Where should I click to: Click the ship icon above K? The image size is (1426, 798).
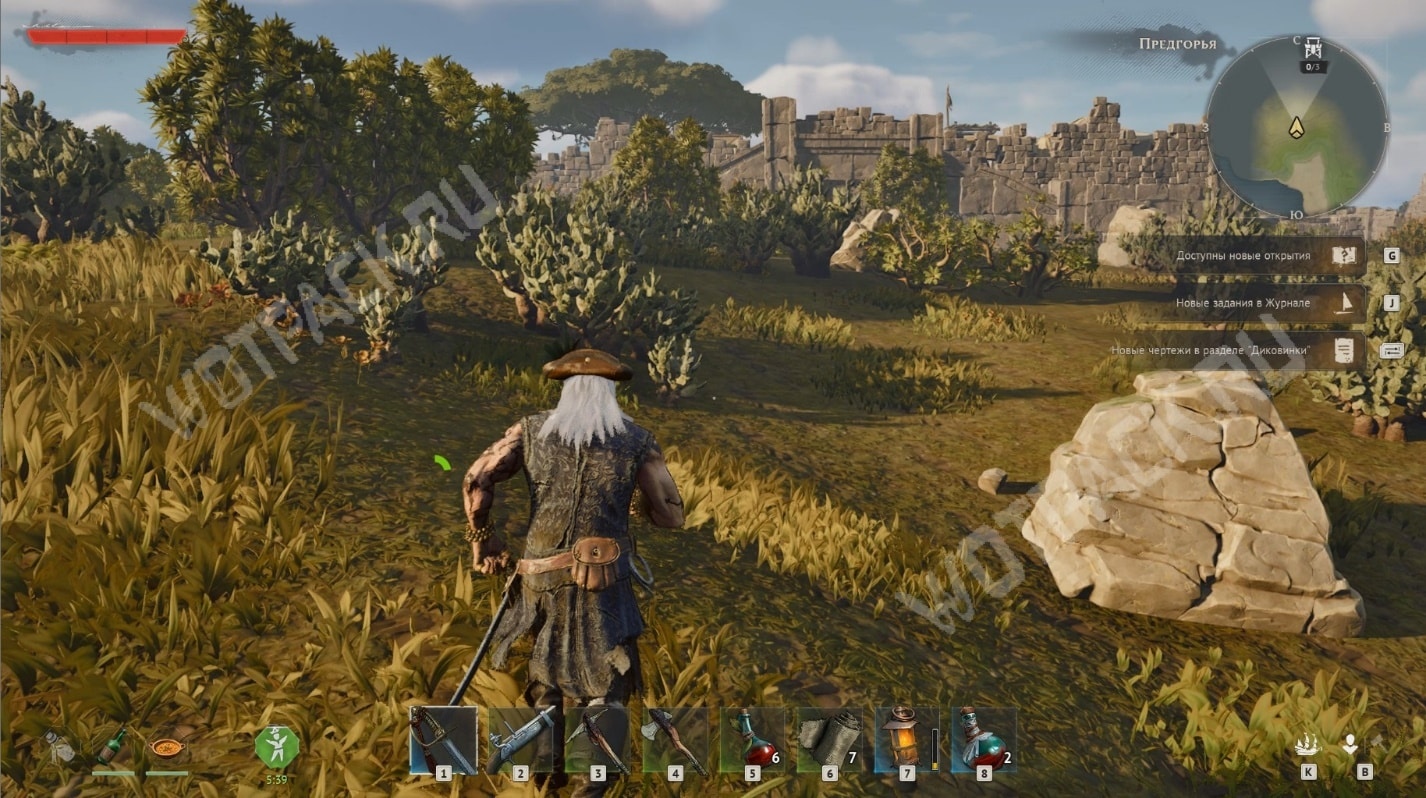[x=1307, y=745]
